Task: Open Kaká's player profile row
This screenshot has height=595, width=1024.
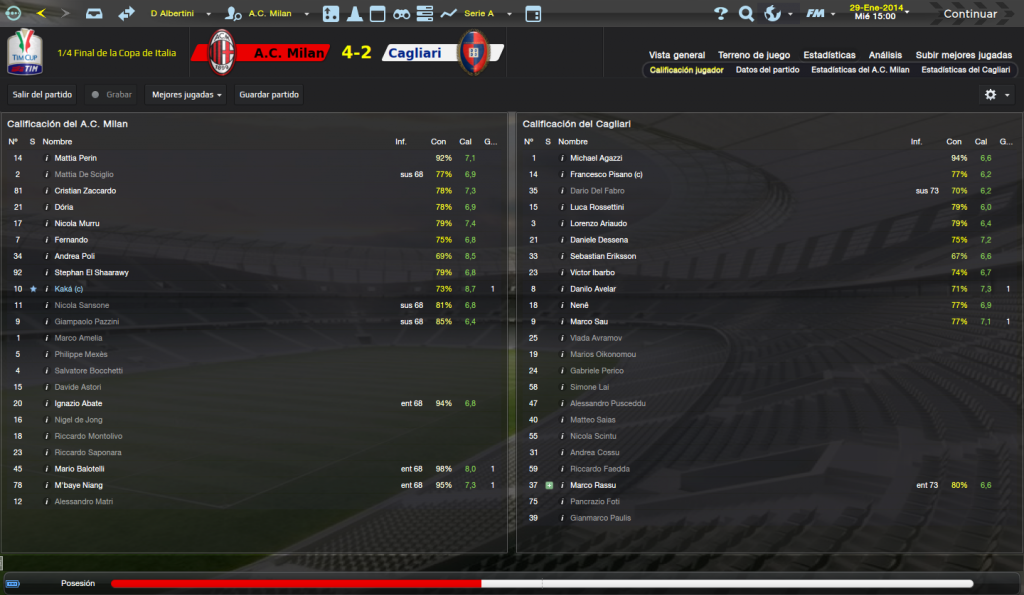Action: pyautogui.click(x=69, y=289)
